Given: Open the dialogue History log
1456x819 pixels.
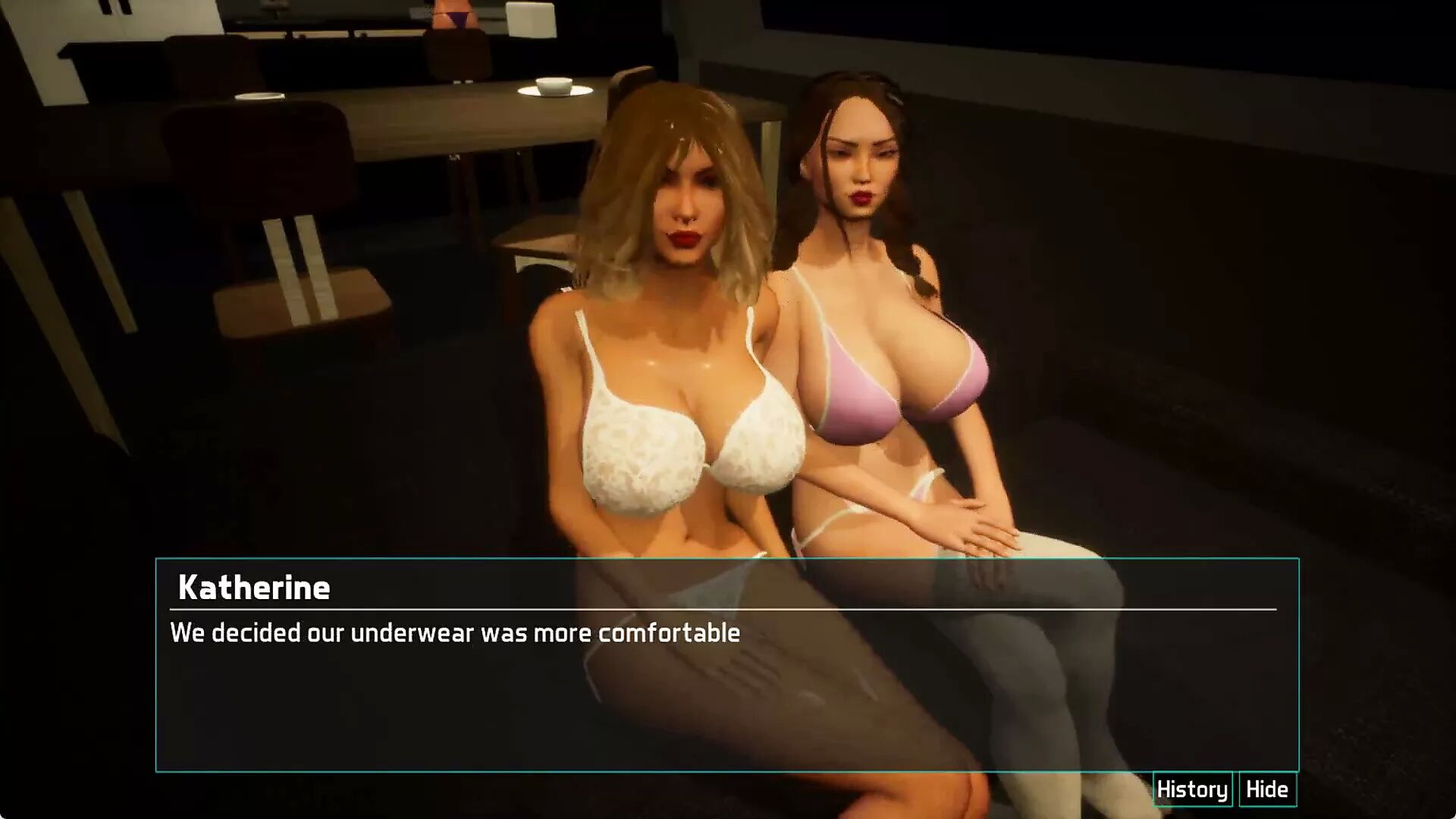Looking at the screenshot, I should 1192,789.
